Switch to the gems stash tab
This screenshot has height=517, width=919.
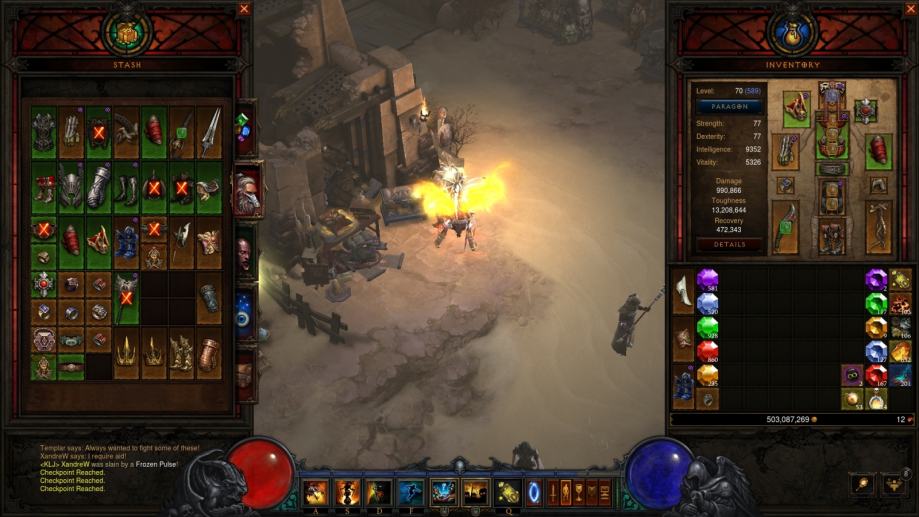coord(243,130)
